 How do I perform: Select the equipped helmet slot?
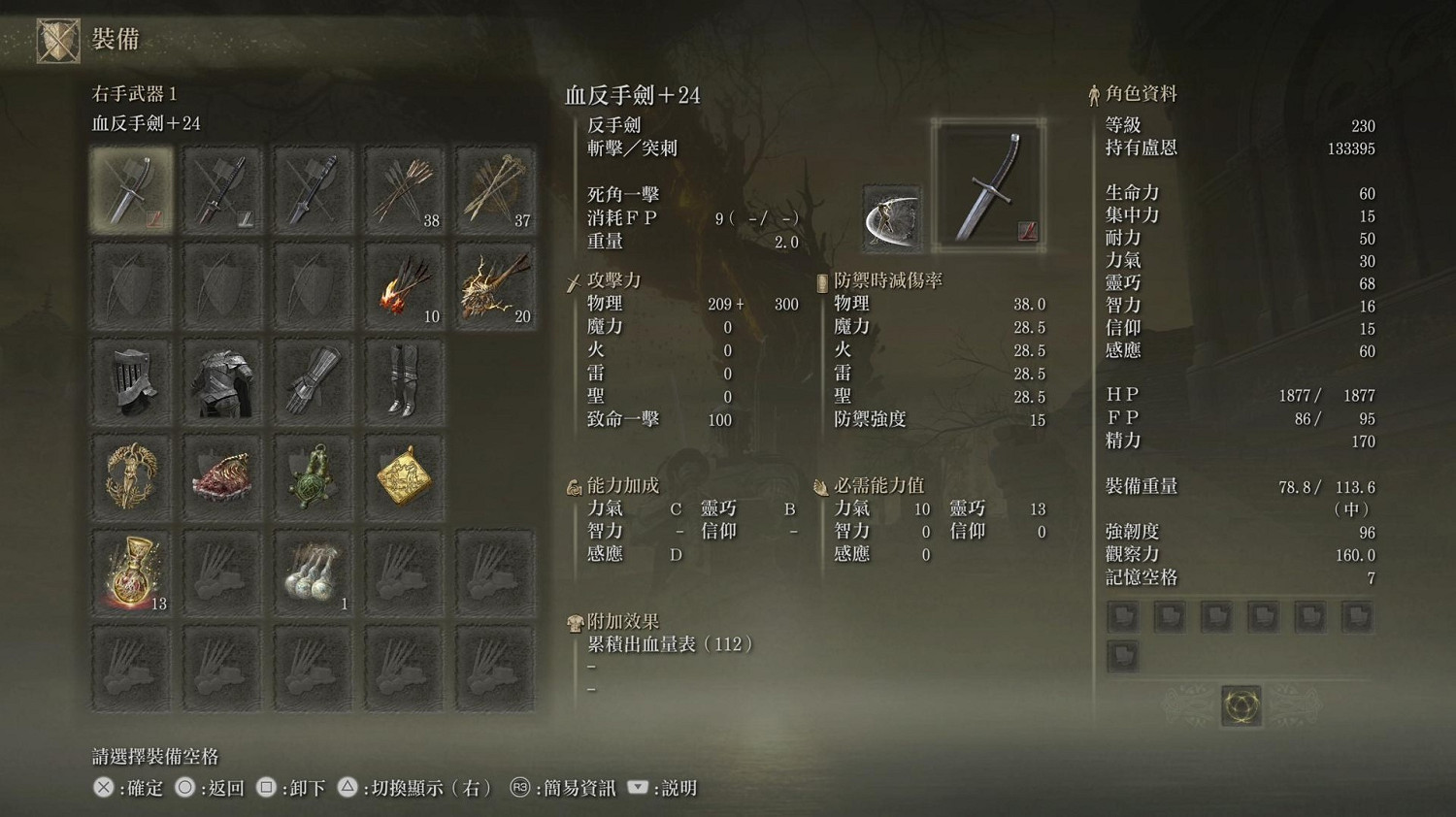(130, 379)
